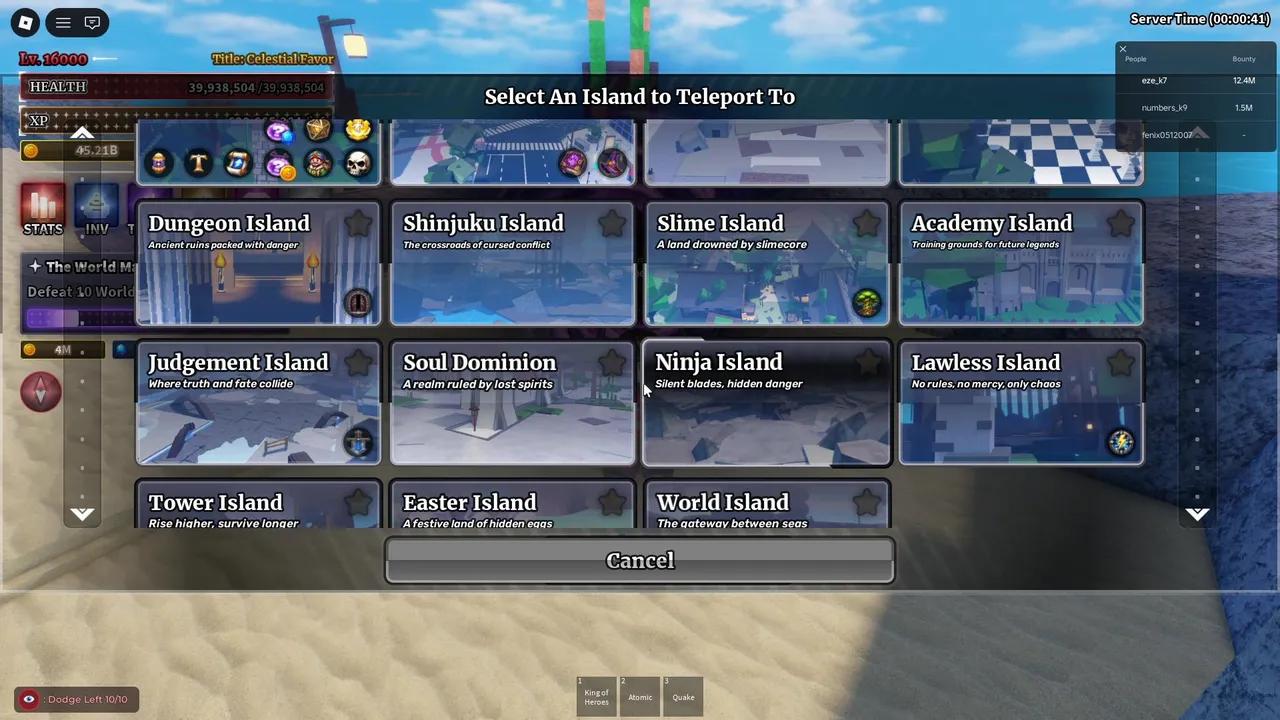The image size is (1280, 720).
Task: Favorite Dungeon Island with its star
Action: [x=358, y=224]
